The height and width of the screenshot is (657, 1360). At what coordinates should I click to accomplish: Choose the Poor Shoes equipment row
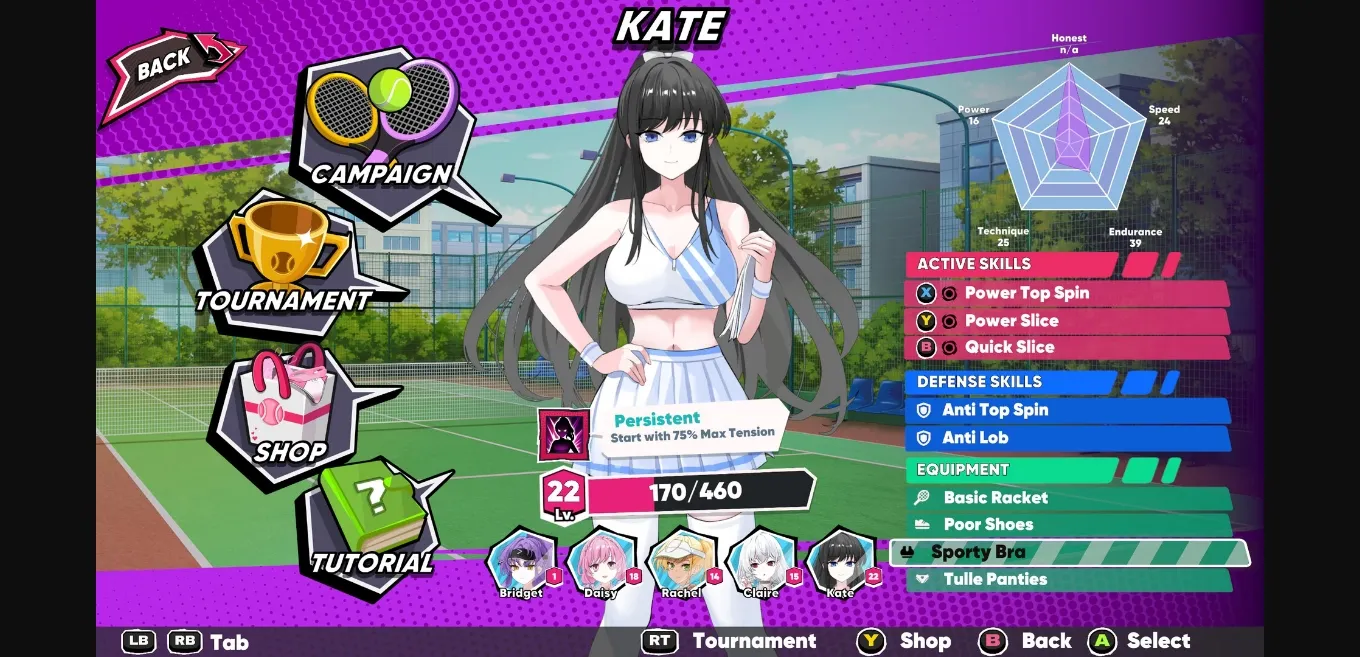pos(1066,524)
